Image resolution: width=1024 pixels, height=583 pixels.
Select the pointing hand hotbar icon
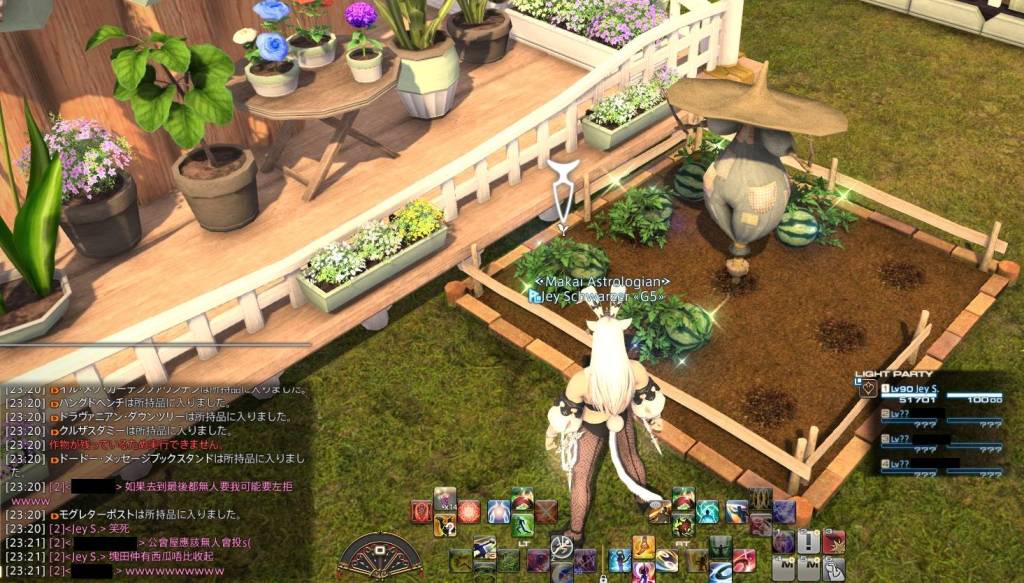(x=834, y=569)
